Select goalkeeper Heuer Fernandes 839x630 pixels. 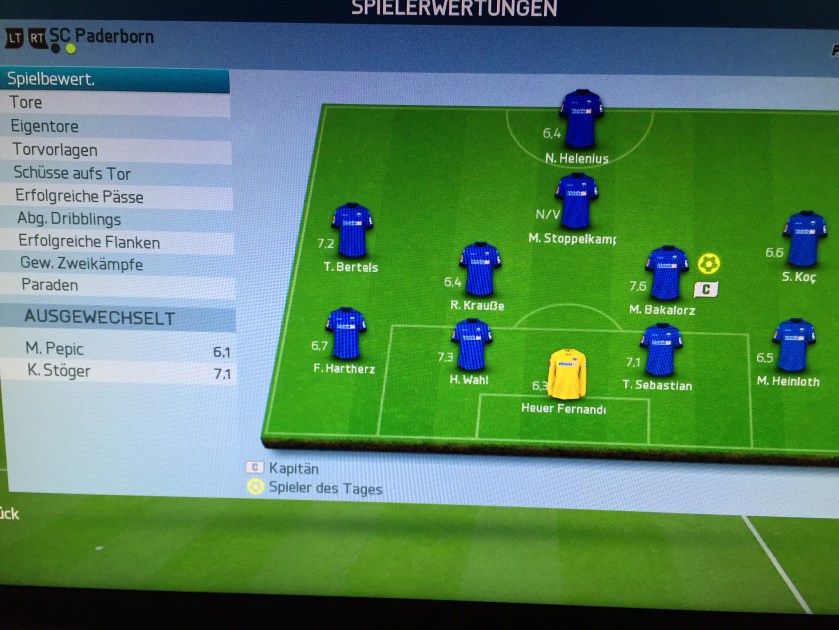566,375
